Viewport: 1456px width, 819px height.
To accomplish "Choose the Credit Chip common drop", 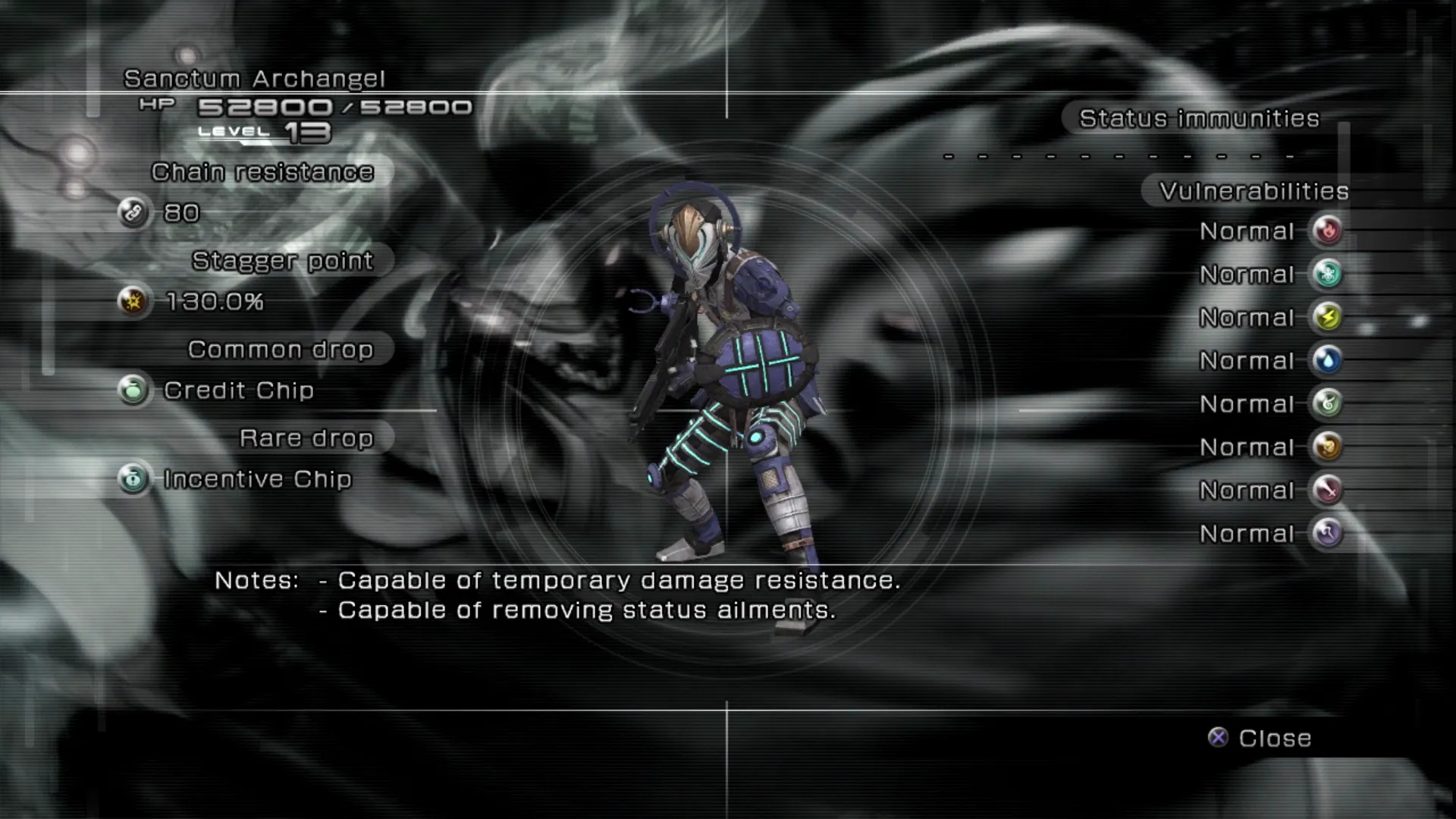I will 238,391.
